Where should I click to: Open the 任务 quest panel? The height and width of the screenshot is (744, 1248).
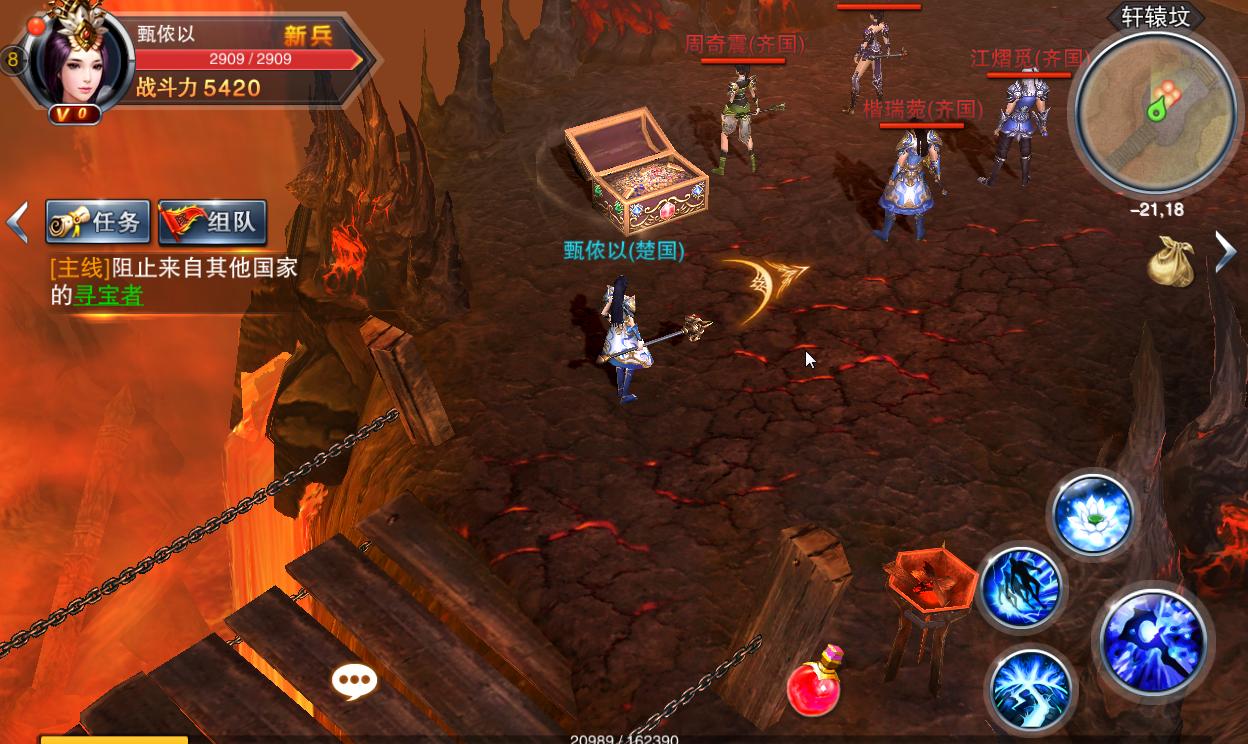pos(98,222)
